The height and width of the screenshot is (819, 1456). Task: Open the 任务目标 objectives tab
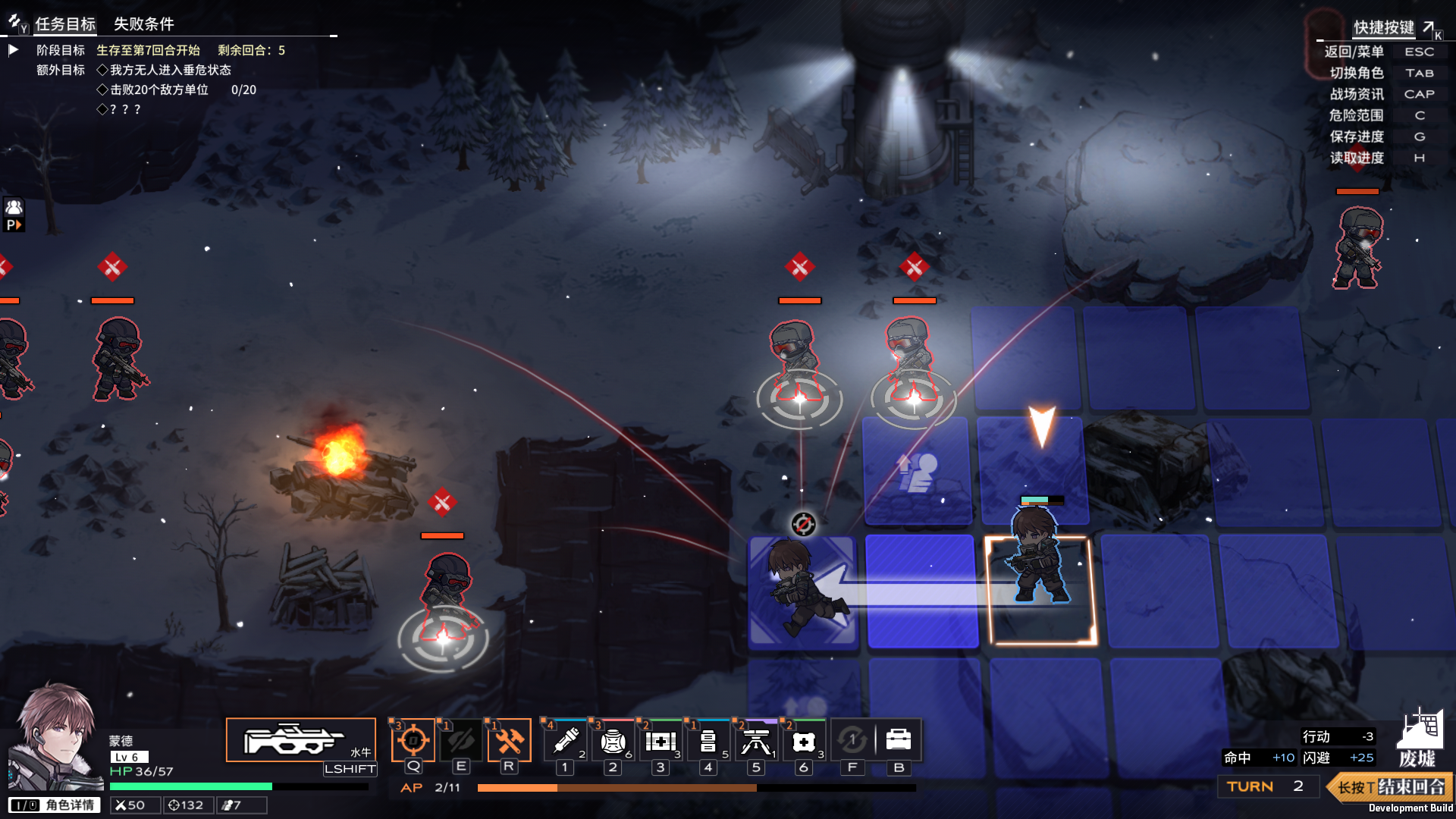65,24
